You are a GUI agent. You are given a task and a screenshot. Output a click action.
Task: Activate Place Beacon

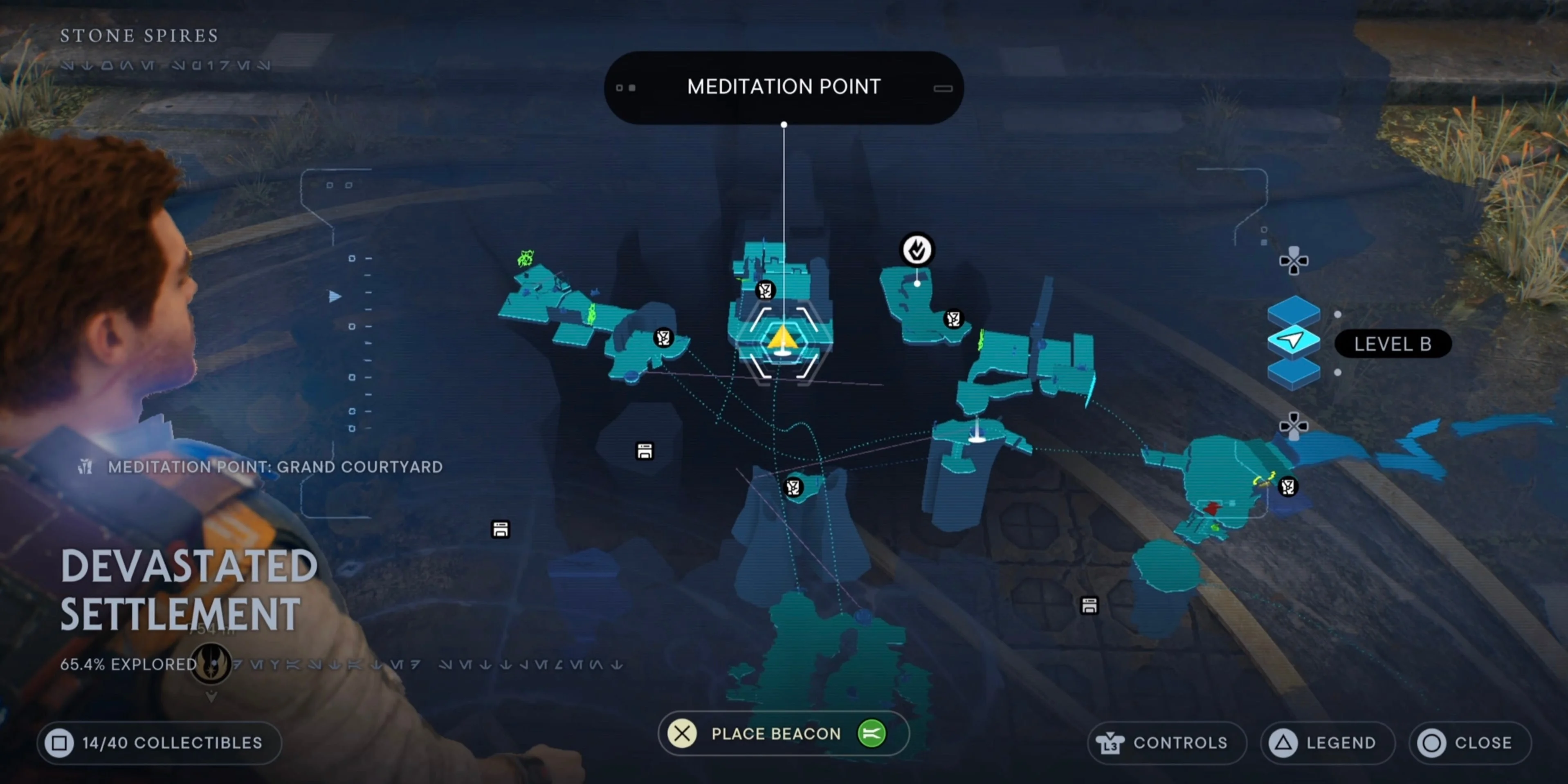784,733
